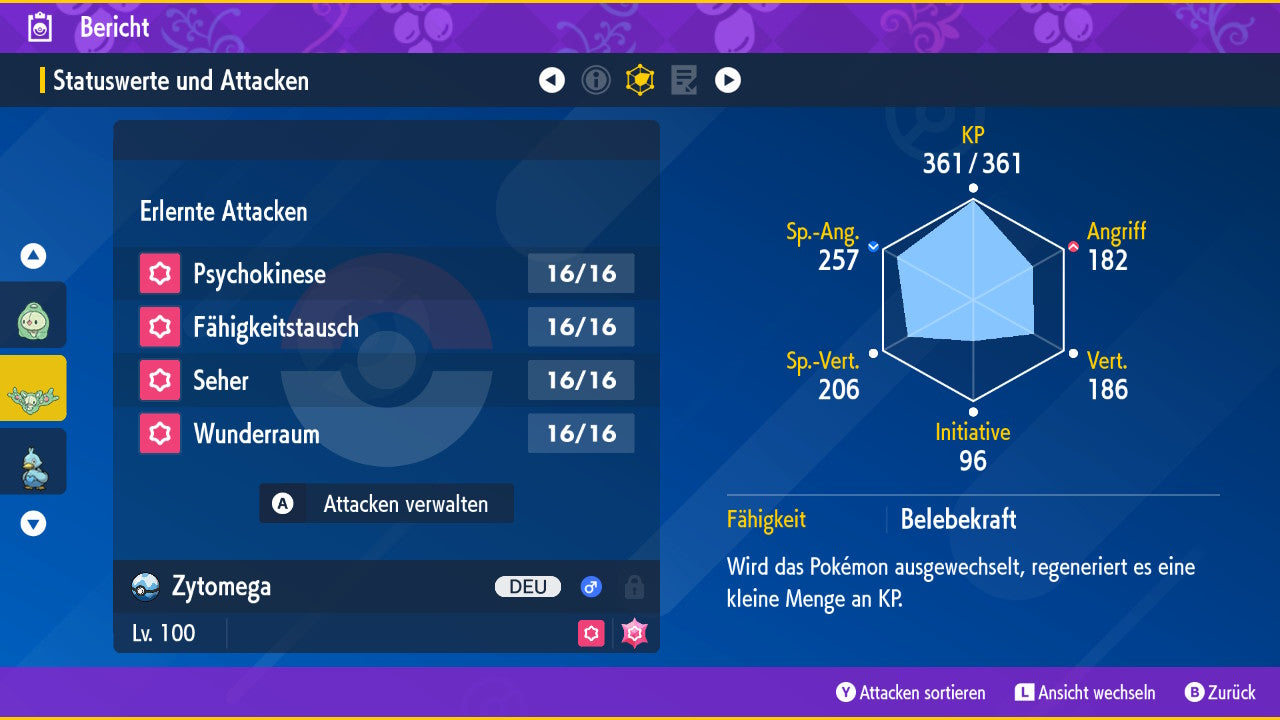
Task: Open the stats hexagon tab
Action: tap(640, 80)
